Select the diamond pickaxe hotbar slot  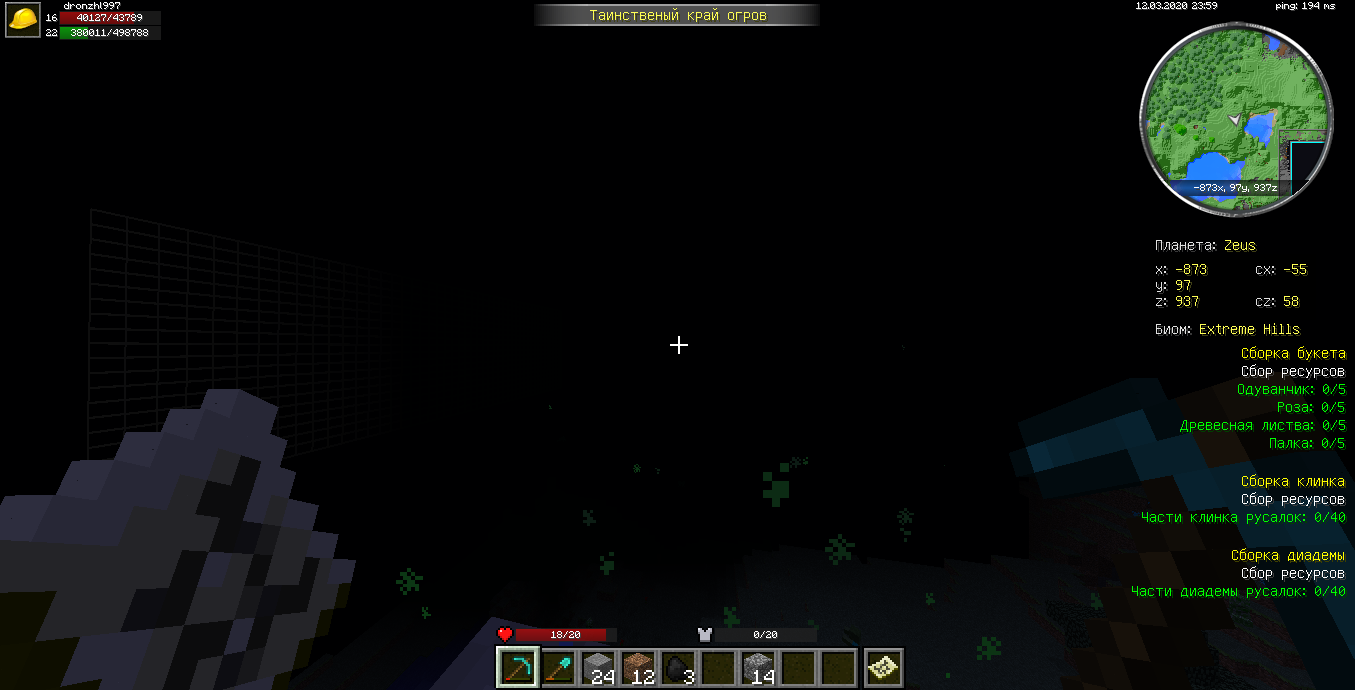coord(519,667)
